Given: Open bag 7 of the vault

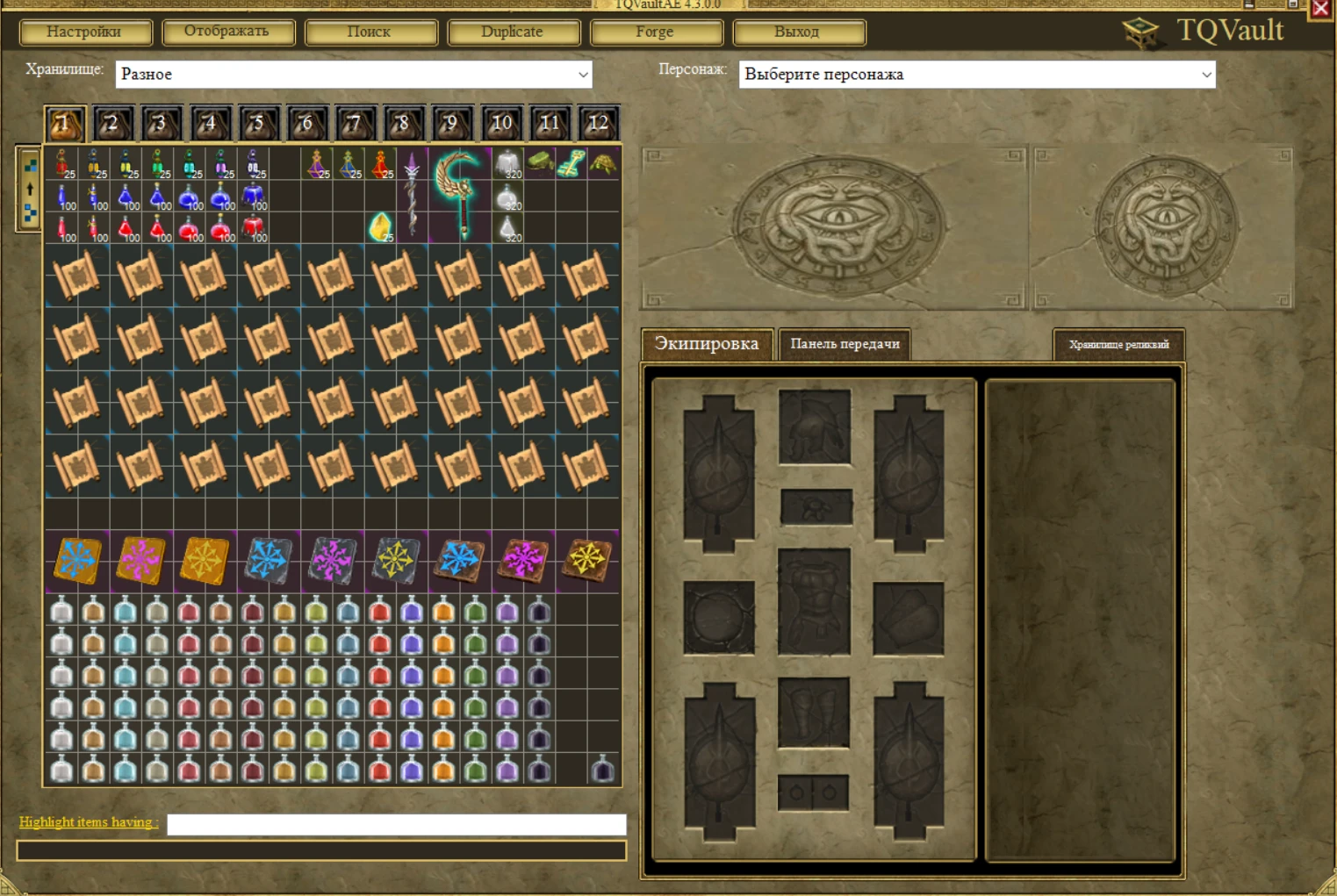Looking at the screenshot, I should (x=355, y=123).
